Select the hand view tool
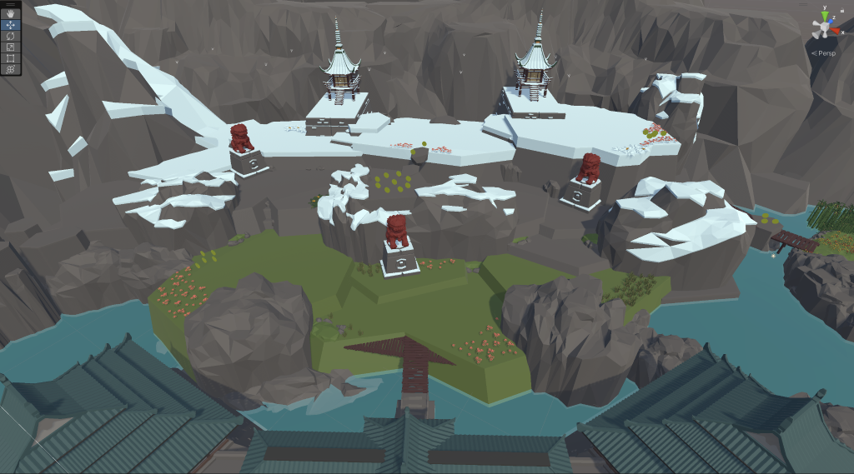This screenshot has height=474, width=854. coord(11,14)
